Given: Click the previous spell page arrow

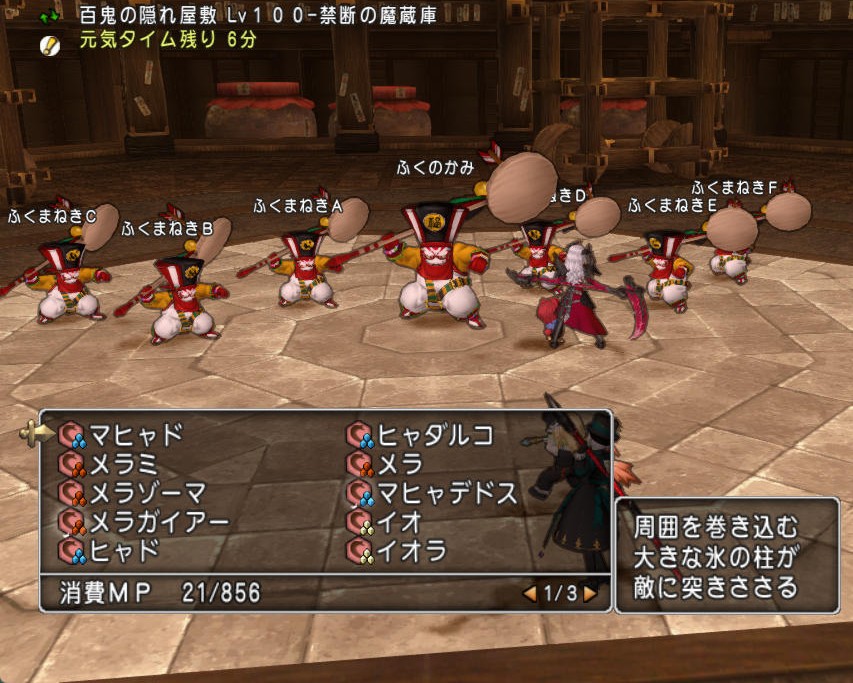Looking at the screenshot, I should 530,594.
